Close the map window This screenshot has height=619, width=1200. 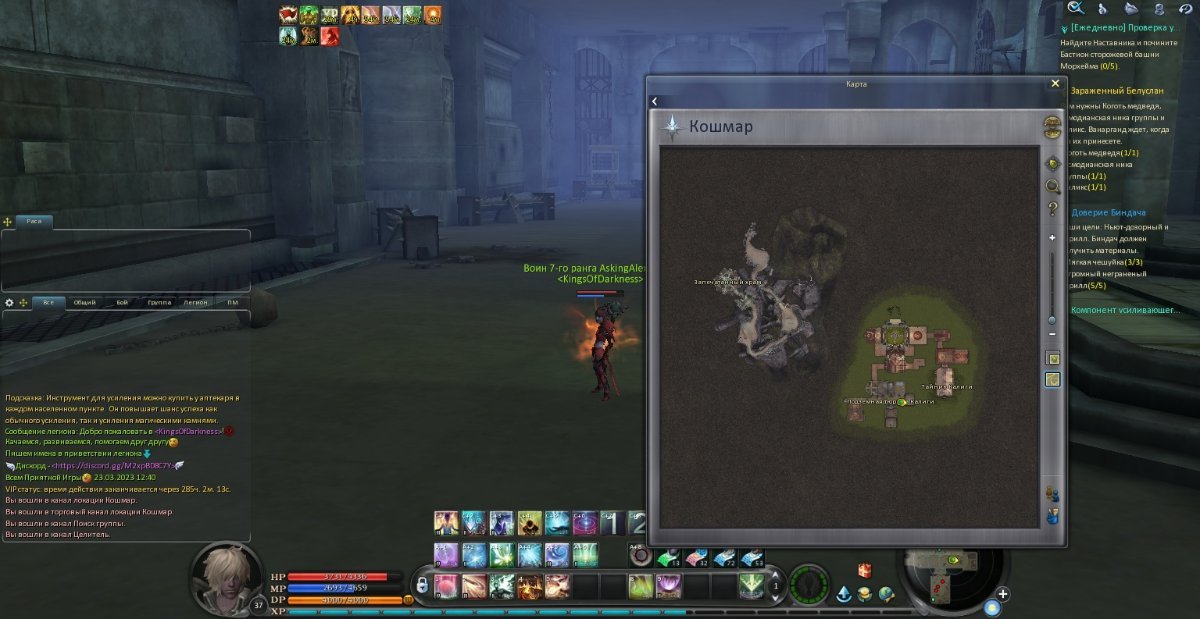(x=1055, y=84)
